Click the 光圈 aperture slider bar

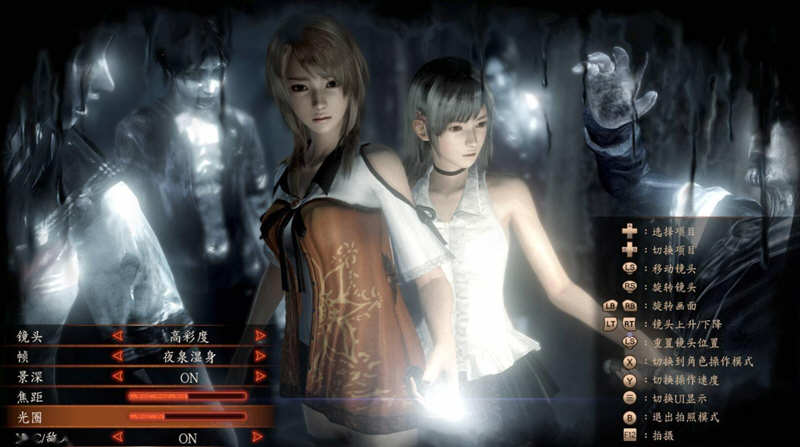coord(187,416)
